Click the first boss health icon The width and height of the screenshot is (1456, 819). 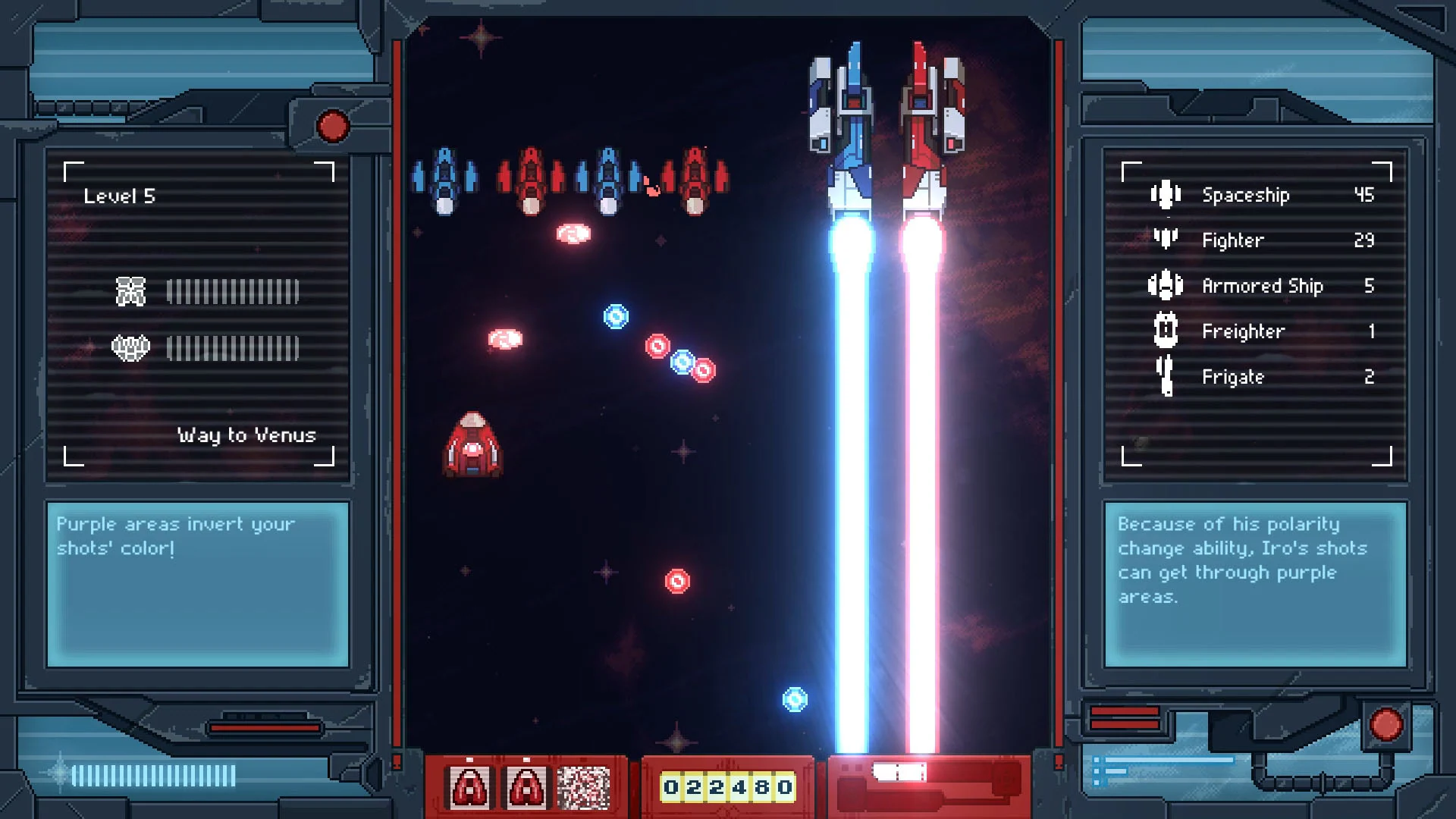(x=132, y=289)
